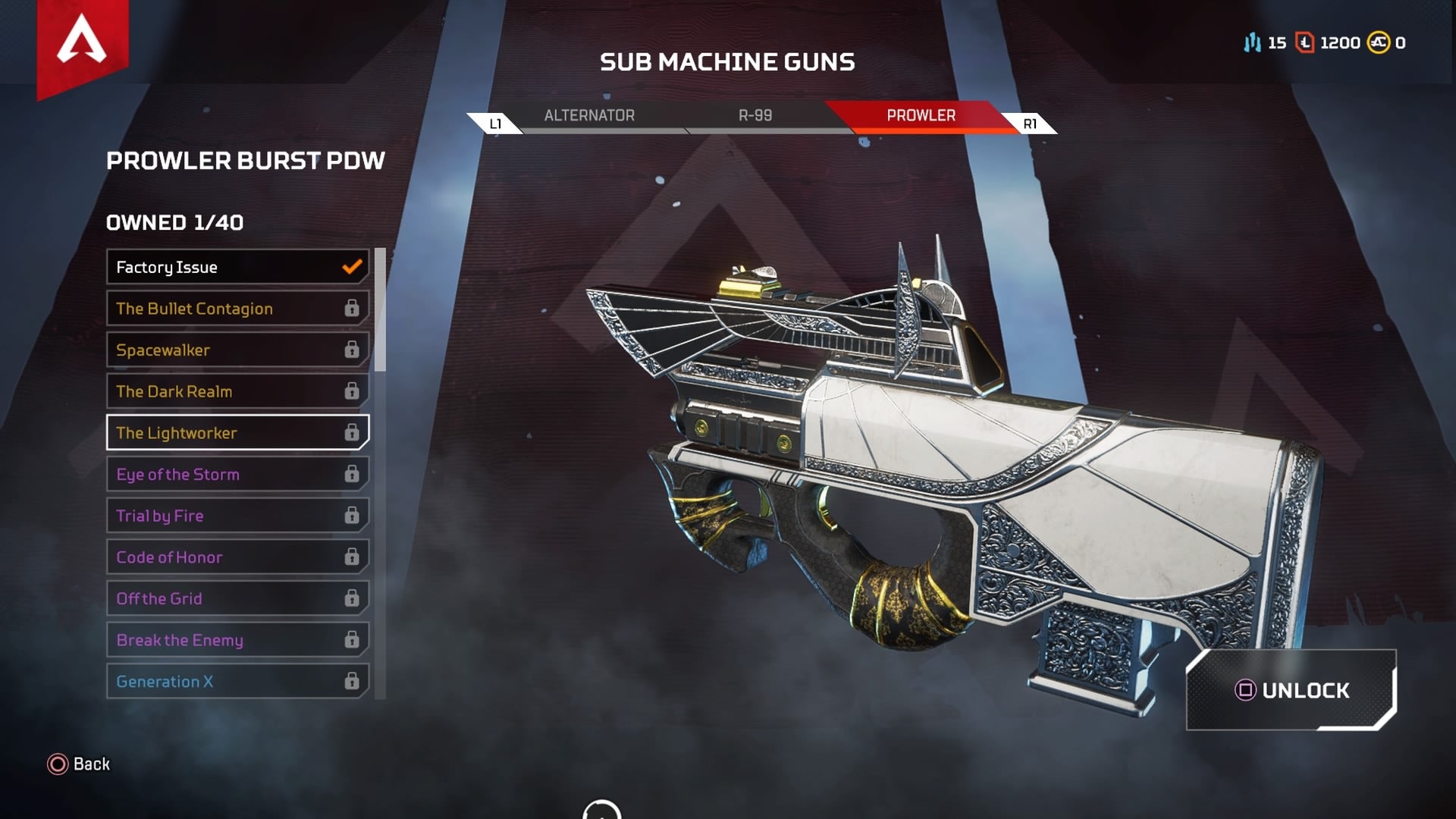This screenshot has height=819, width=1456.
Task: Preview the Off the Grid skin
Action: 237,599
